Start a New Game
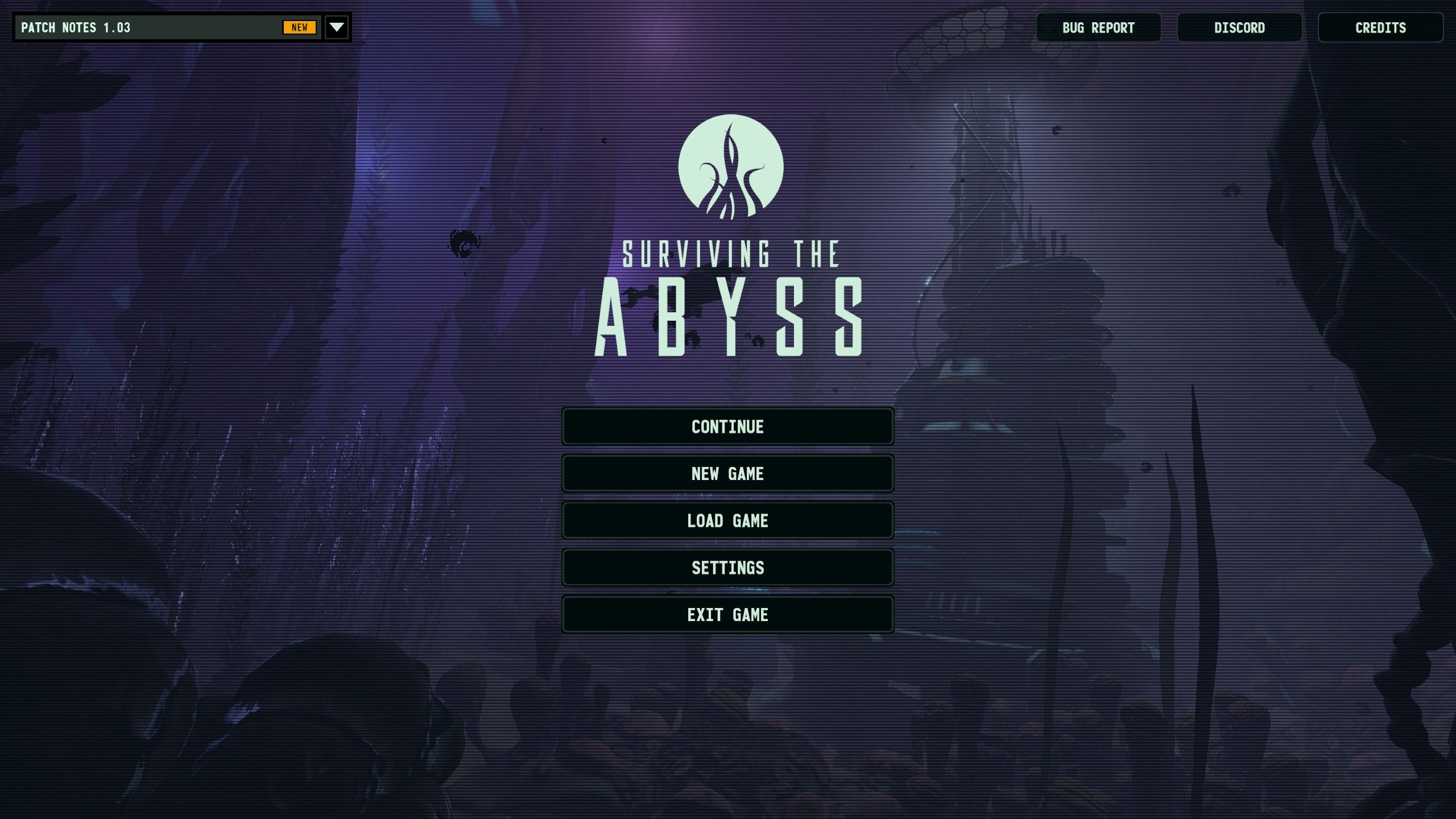 (727, 474)
